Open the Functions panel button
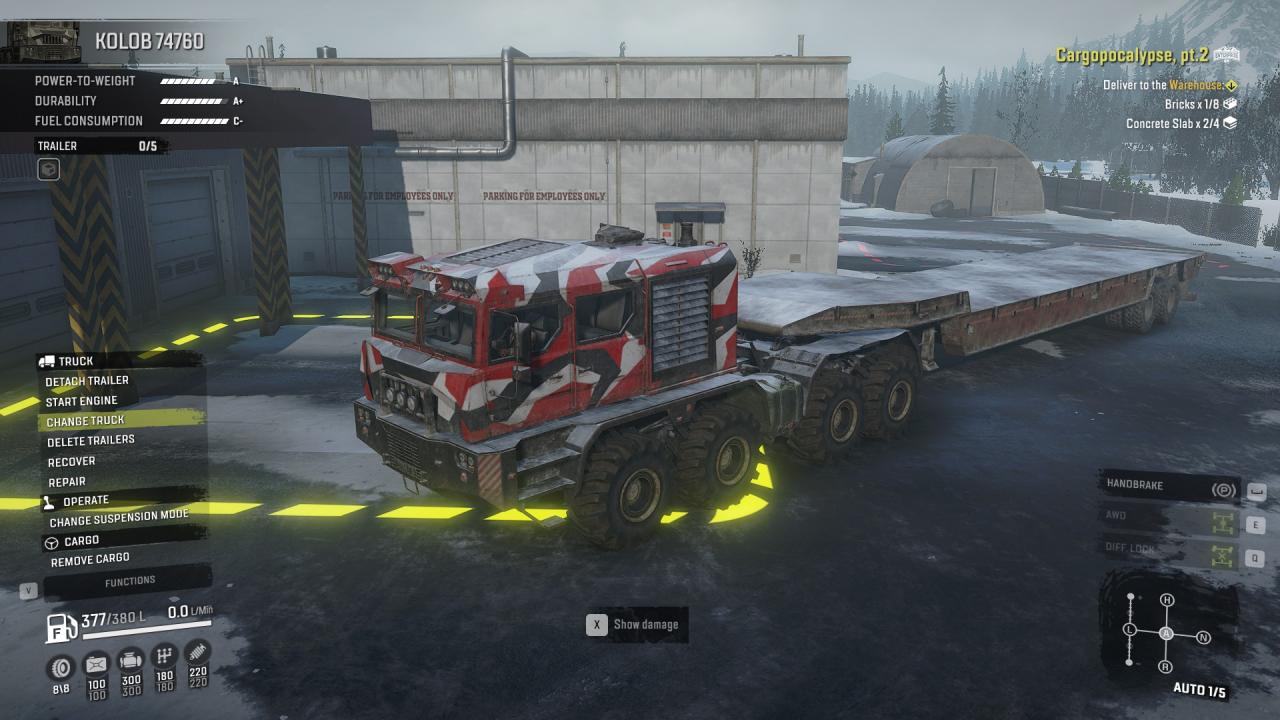 (130, 581)
